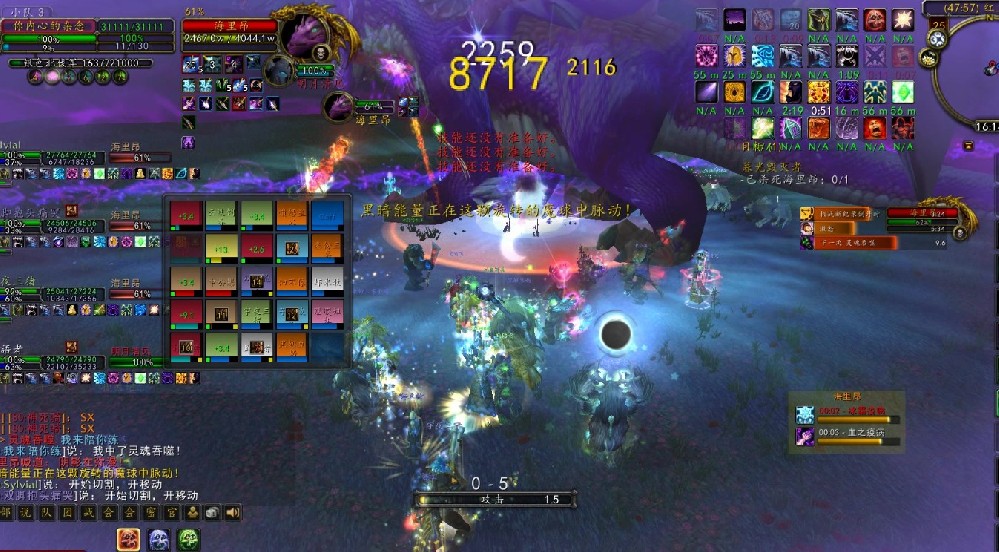Choose the screaming red face cooldown icon
Screen dimensions: 999x552
[875, 128]
